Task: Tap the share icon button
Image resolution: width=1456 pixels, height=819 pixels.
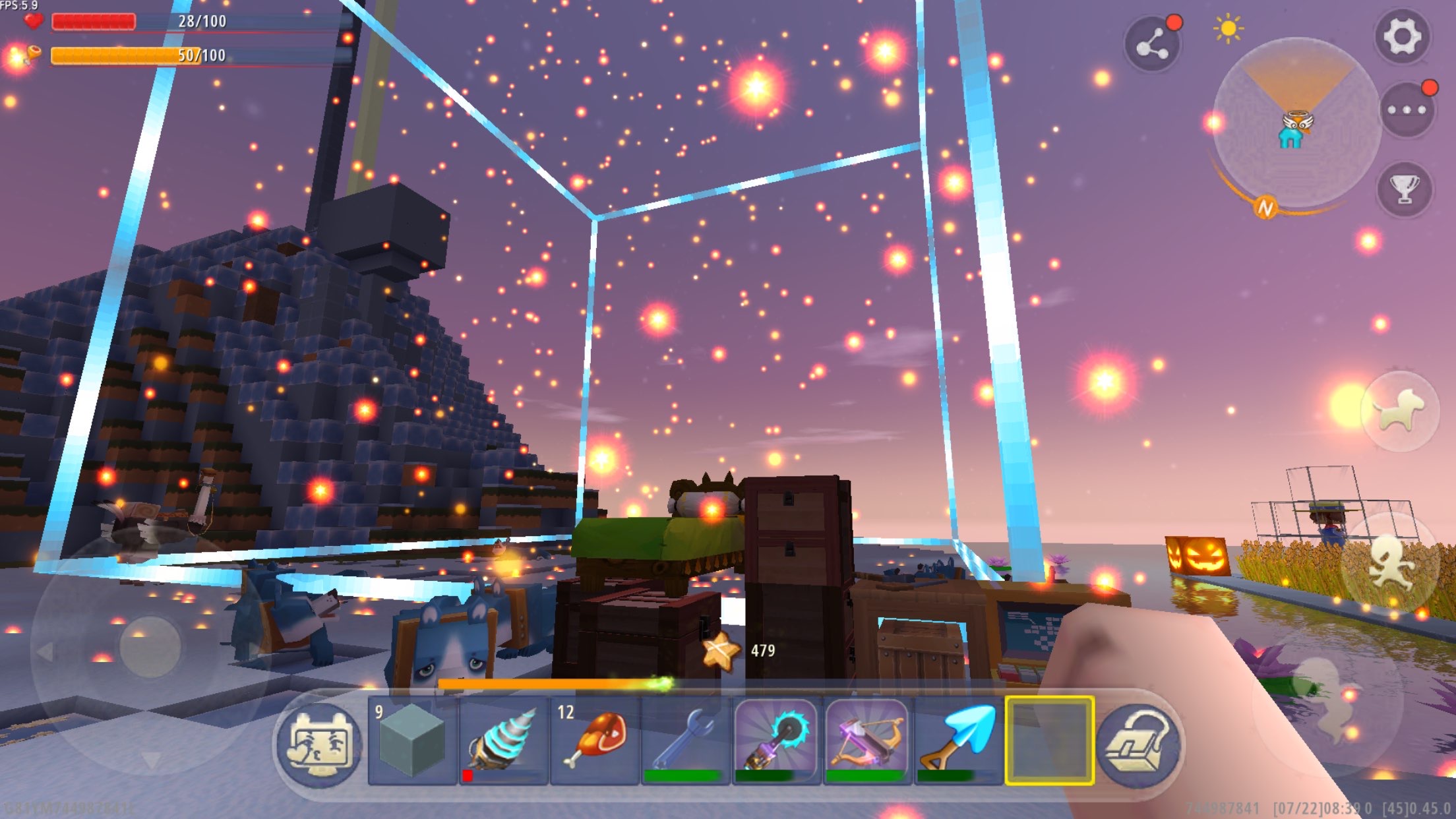Action: point(1152,45)
